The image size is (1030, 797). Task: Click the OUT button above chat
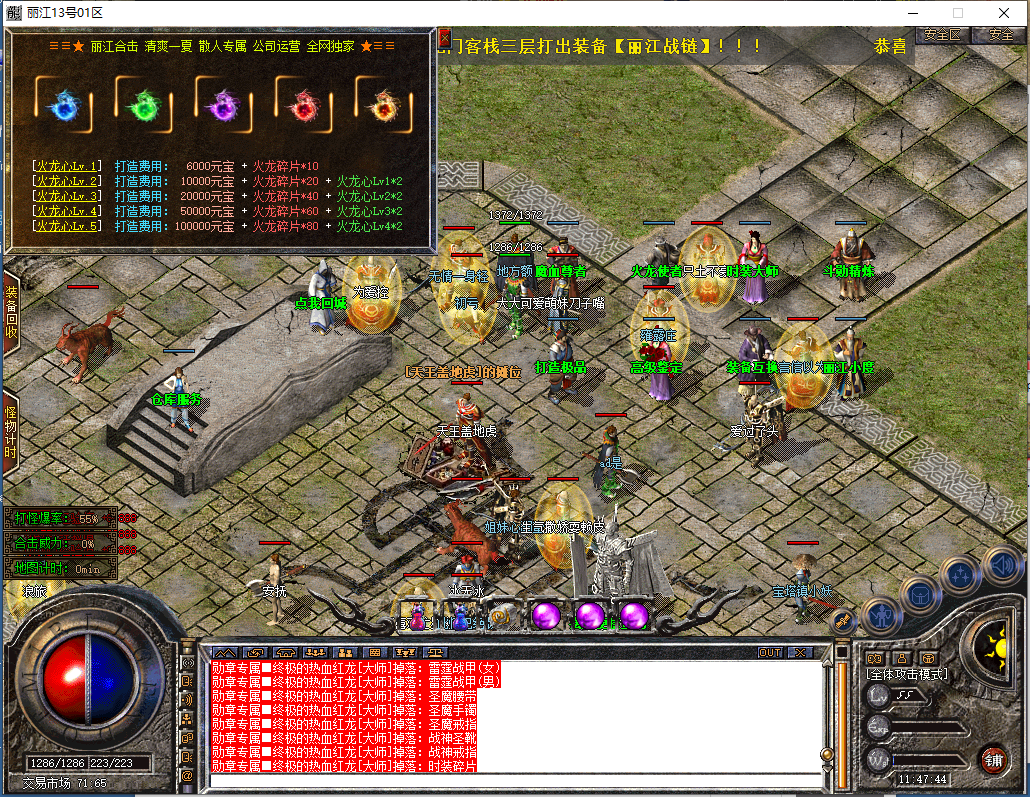[769, 652]
